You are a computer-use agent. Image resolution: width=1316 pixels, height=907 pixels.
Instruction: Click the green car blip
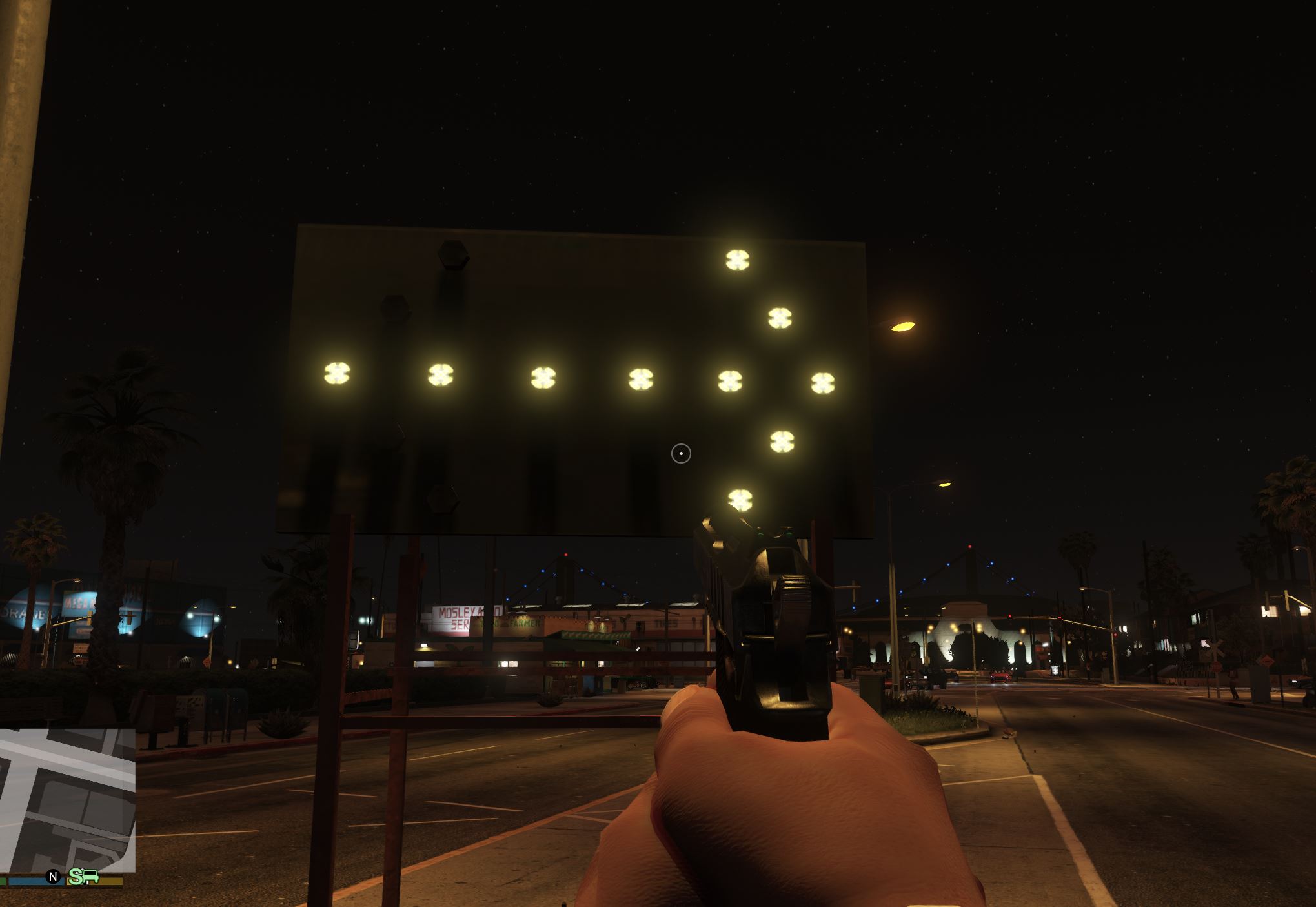[92, 877]
